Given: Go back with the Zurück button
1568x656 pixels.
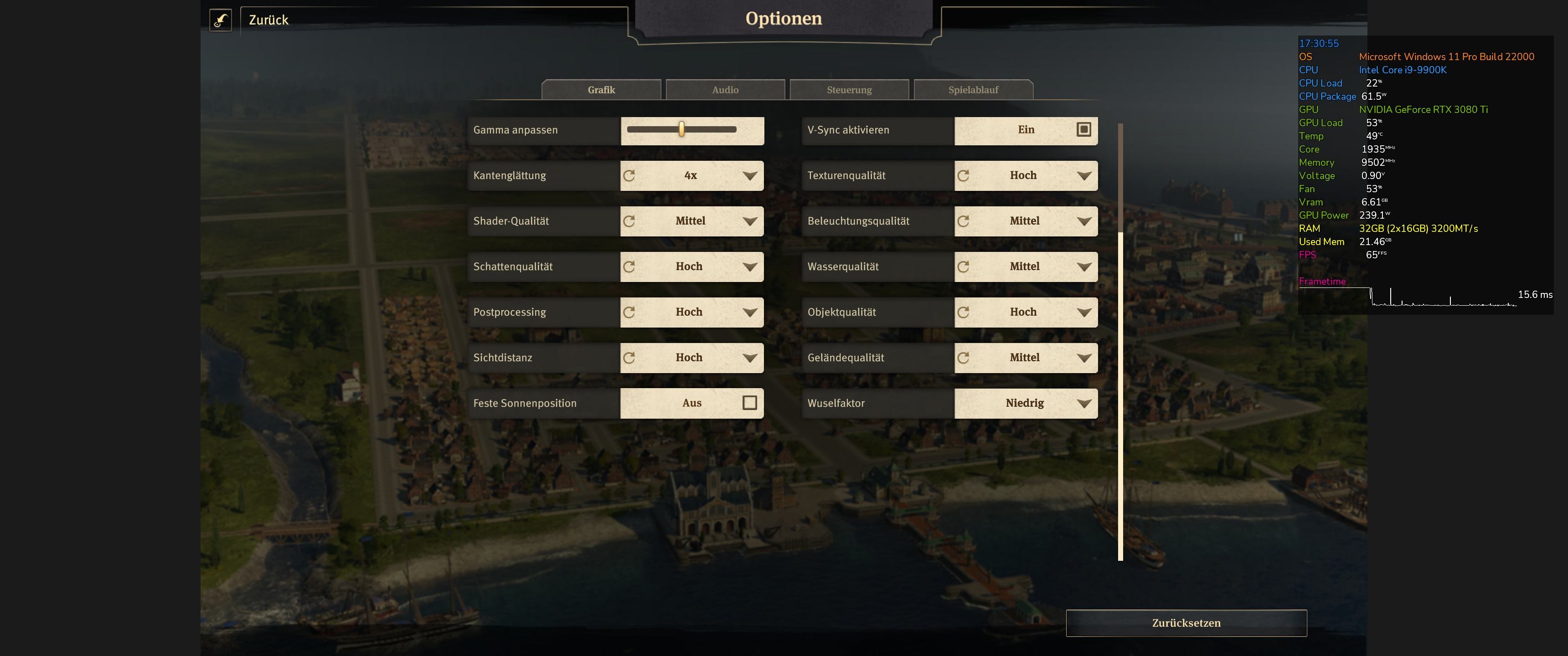Looking at the screenshot, I should (268, 20).
